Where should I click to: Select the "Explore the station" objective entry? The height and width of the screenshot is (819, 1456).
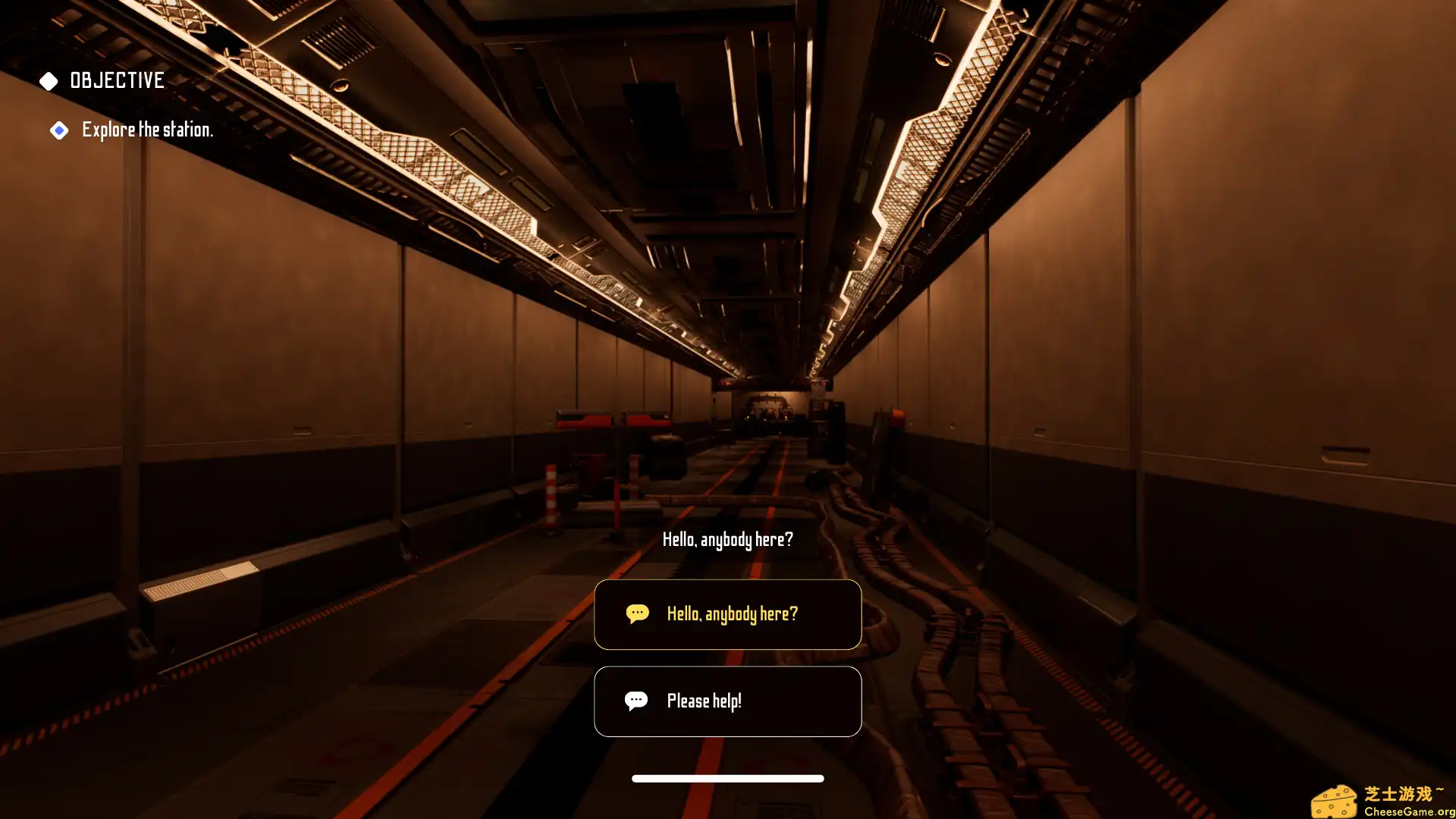point(146,130)
